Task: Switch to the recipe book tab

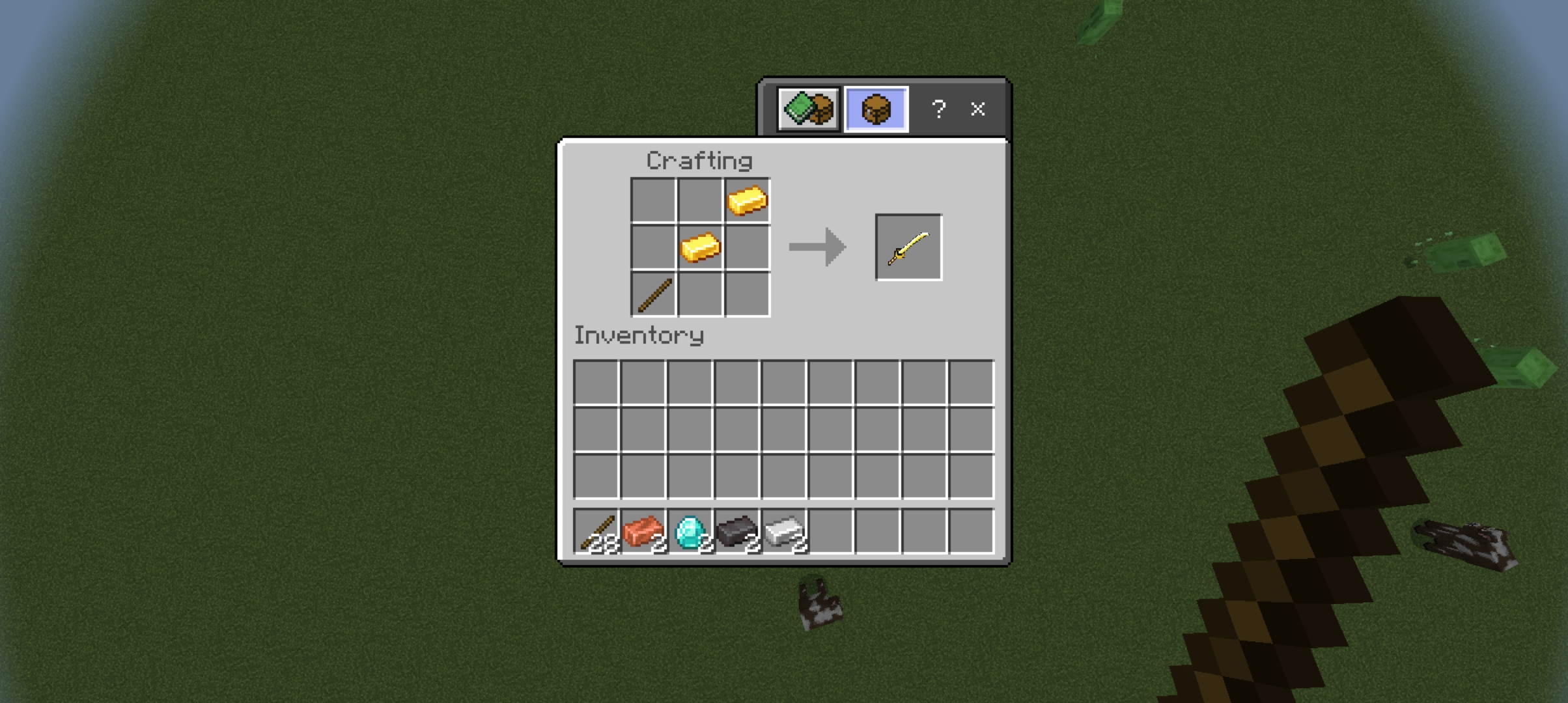Action: (807, 109)
